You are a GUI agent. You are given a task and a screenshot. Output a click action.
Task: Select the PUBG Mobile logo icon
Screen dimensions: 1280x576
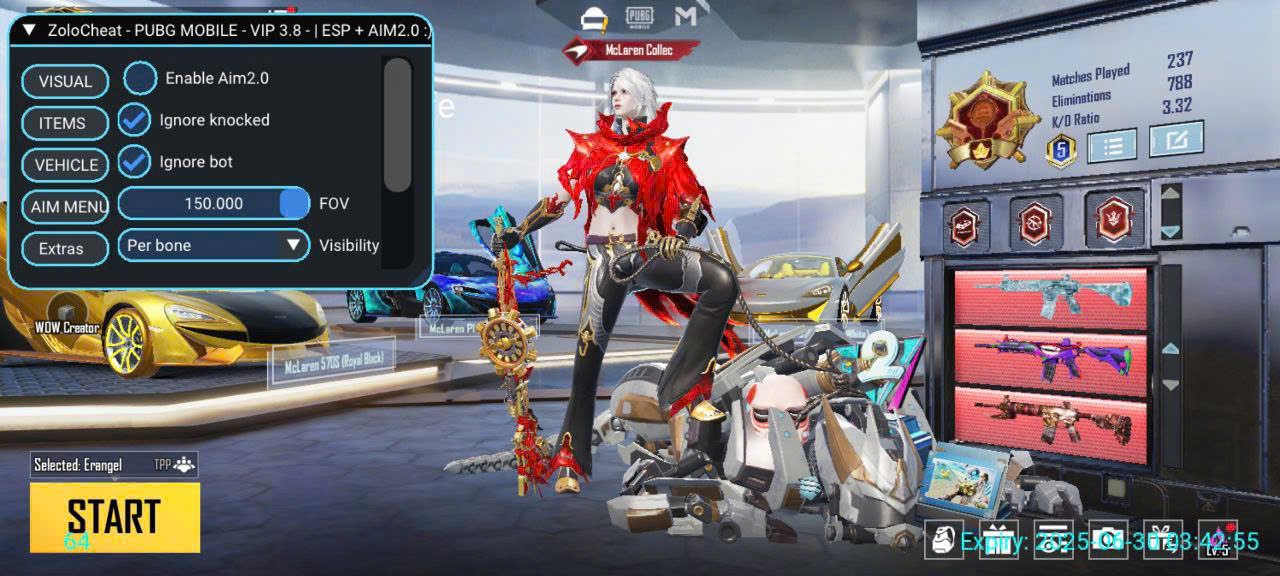(639, 16)
